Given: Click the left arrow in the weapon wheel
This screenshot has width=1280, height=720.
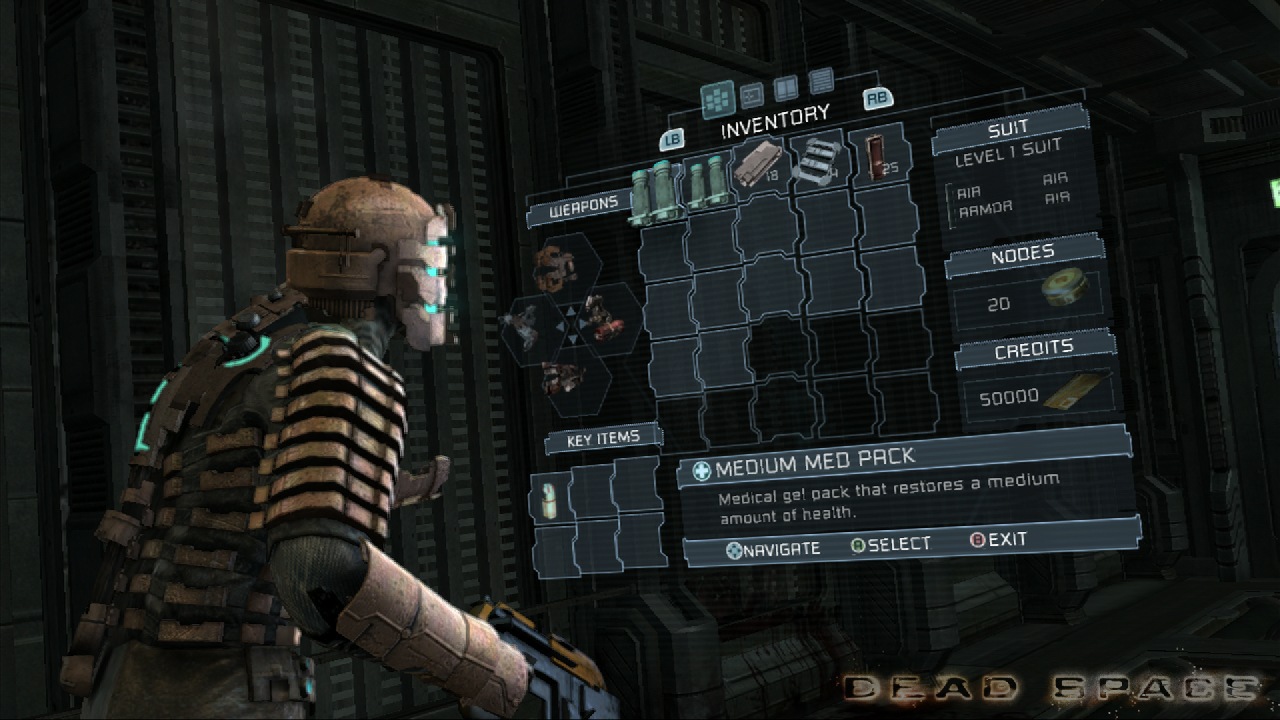Looking at the screenshot, I should pyautogui.click(x=561, y=327).
